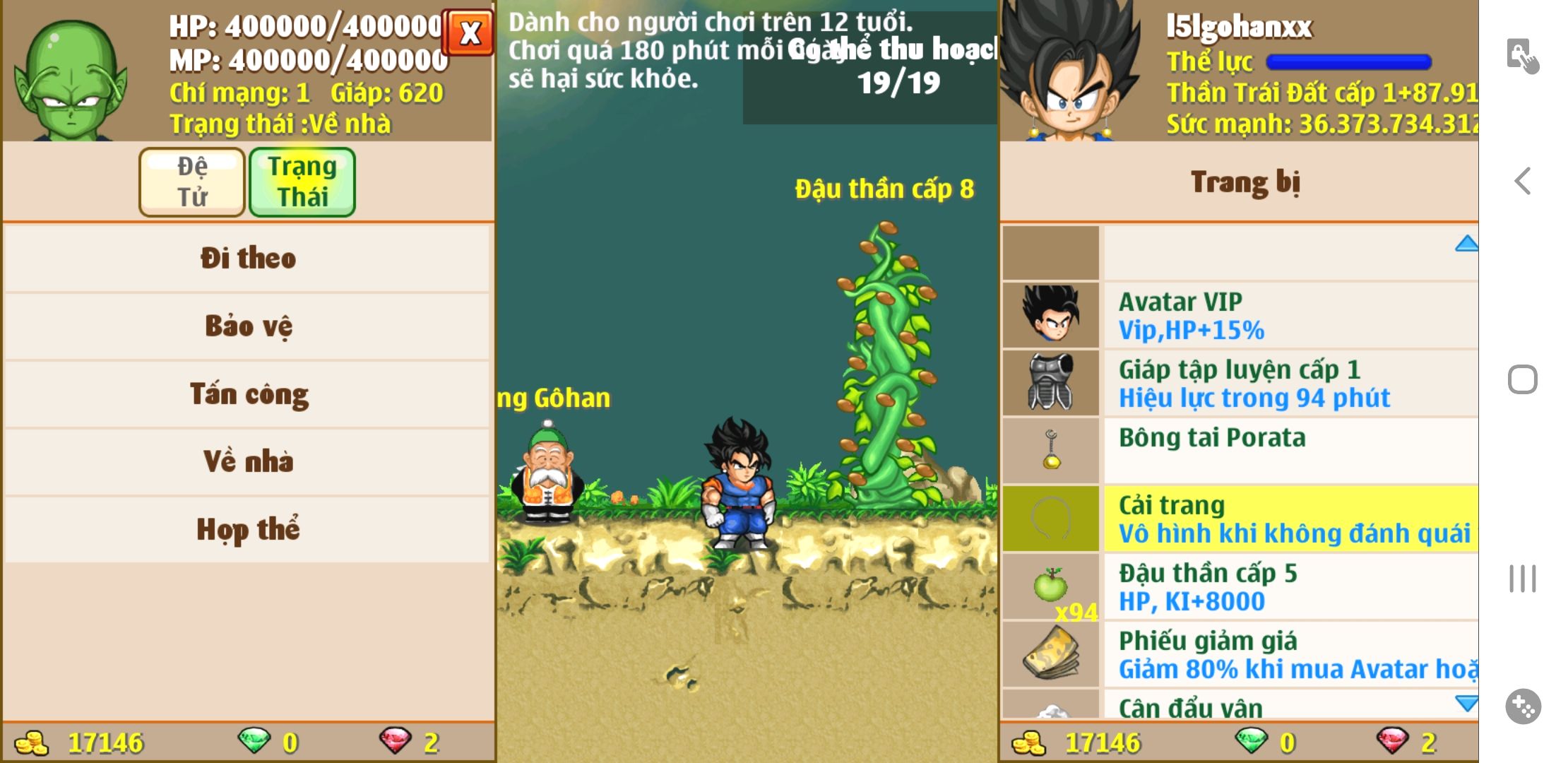Image resolution: width=1568 pixels, height=763 pixels.
Task: Open the highlighted Cải trang item
Action: [1289, 519]
